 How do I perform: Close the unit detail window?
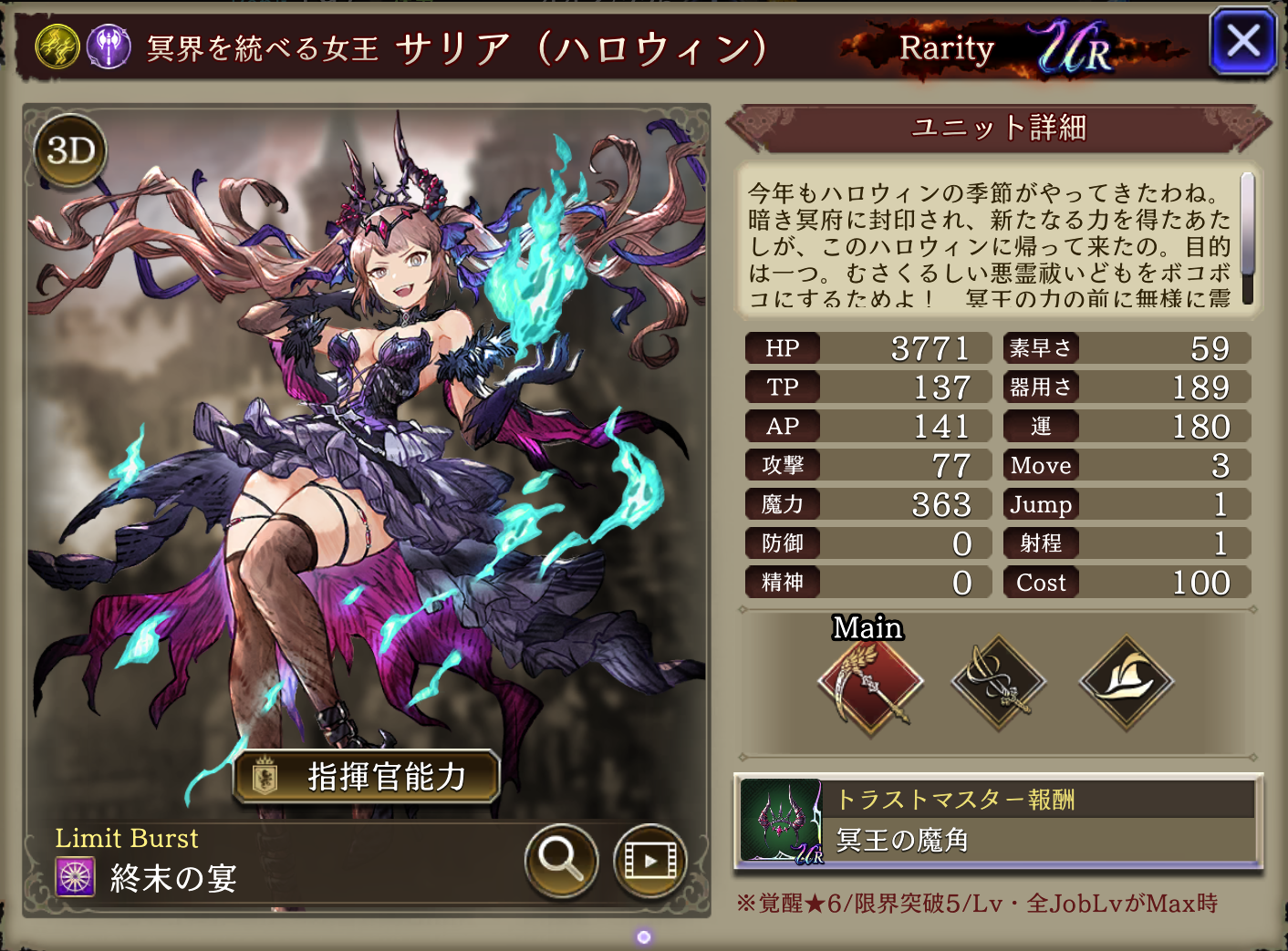[1242, 41]
